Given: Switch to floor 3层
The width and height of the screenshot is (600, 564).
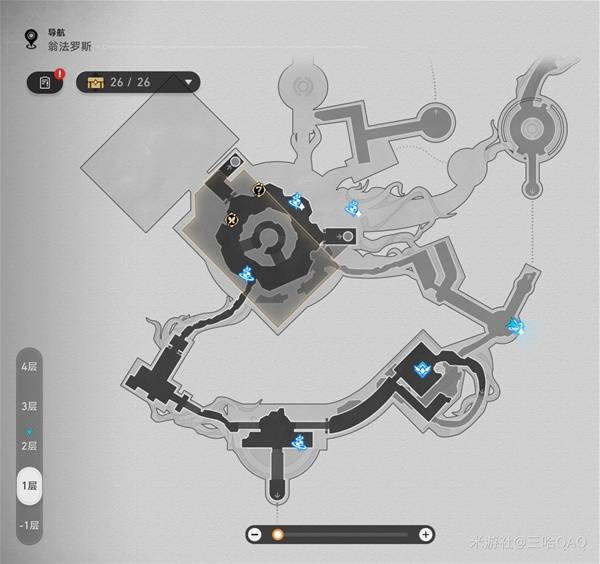Looking at the screenshot, I should pyautogui.click(x=30, y=406).
